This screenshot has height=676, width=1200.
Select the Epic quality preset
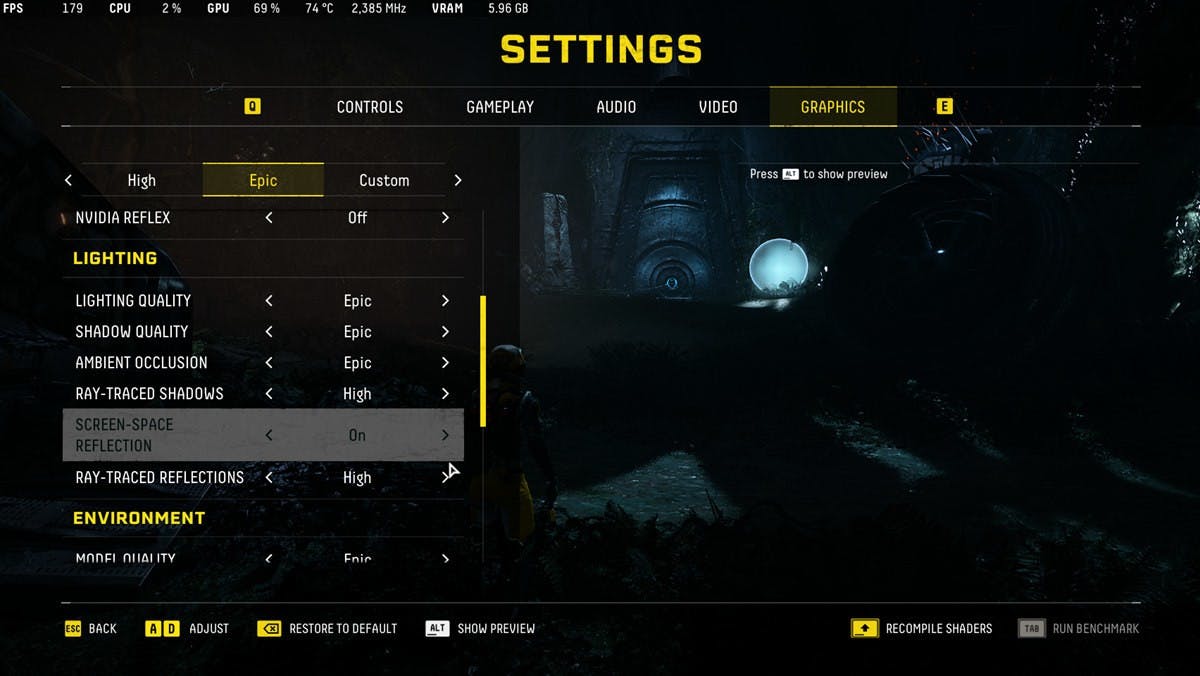pos(263,180)
